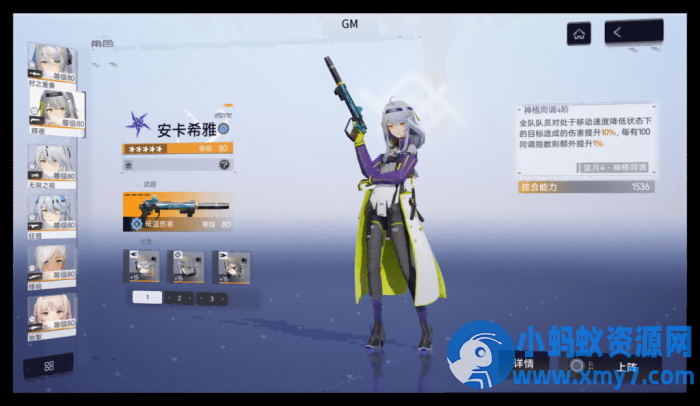Open the 神格同调 skill description panel
The height and width of the screenshot is (406, 700).
point(584,138)
